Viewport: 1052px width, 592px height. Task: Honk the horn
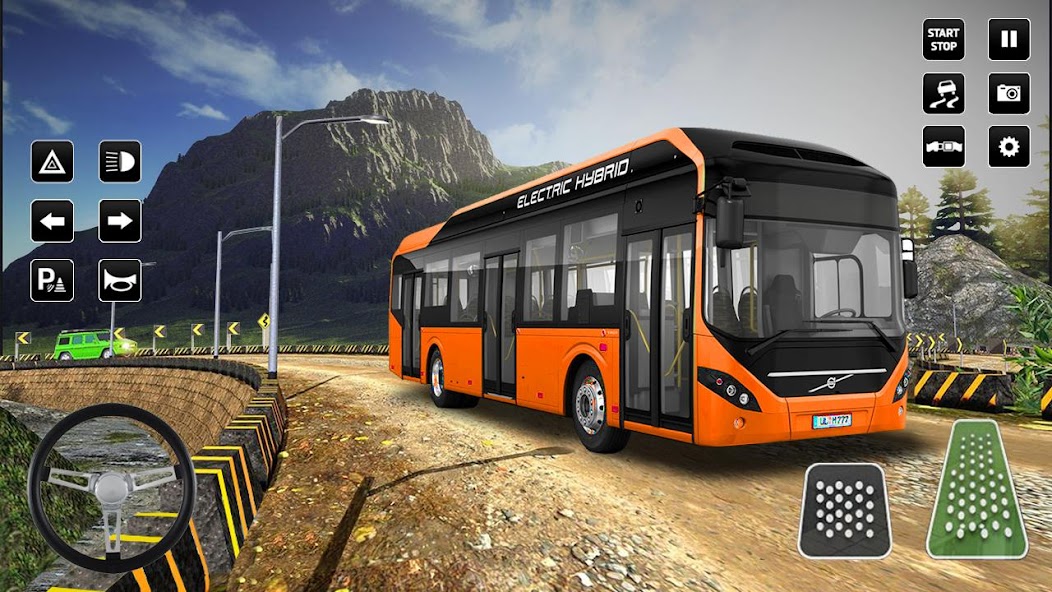tap(120, 280)
